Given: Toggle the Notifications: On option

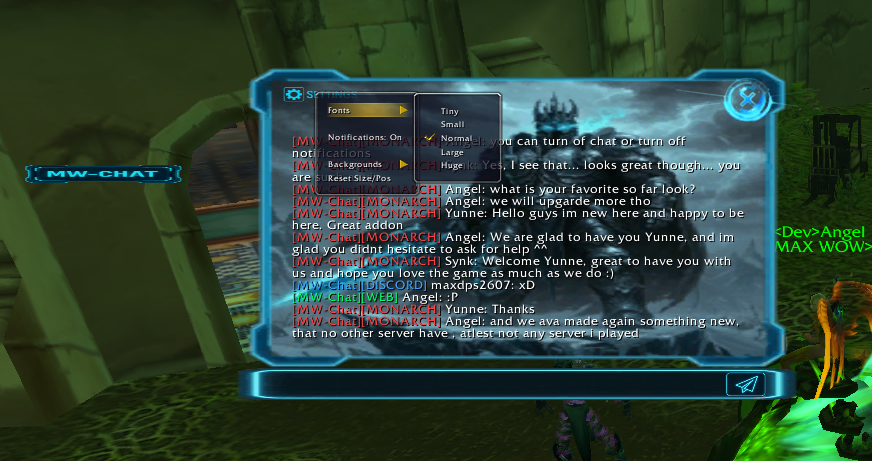Looking at the screenshot, I should pos(364,137).
